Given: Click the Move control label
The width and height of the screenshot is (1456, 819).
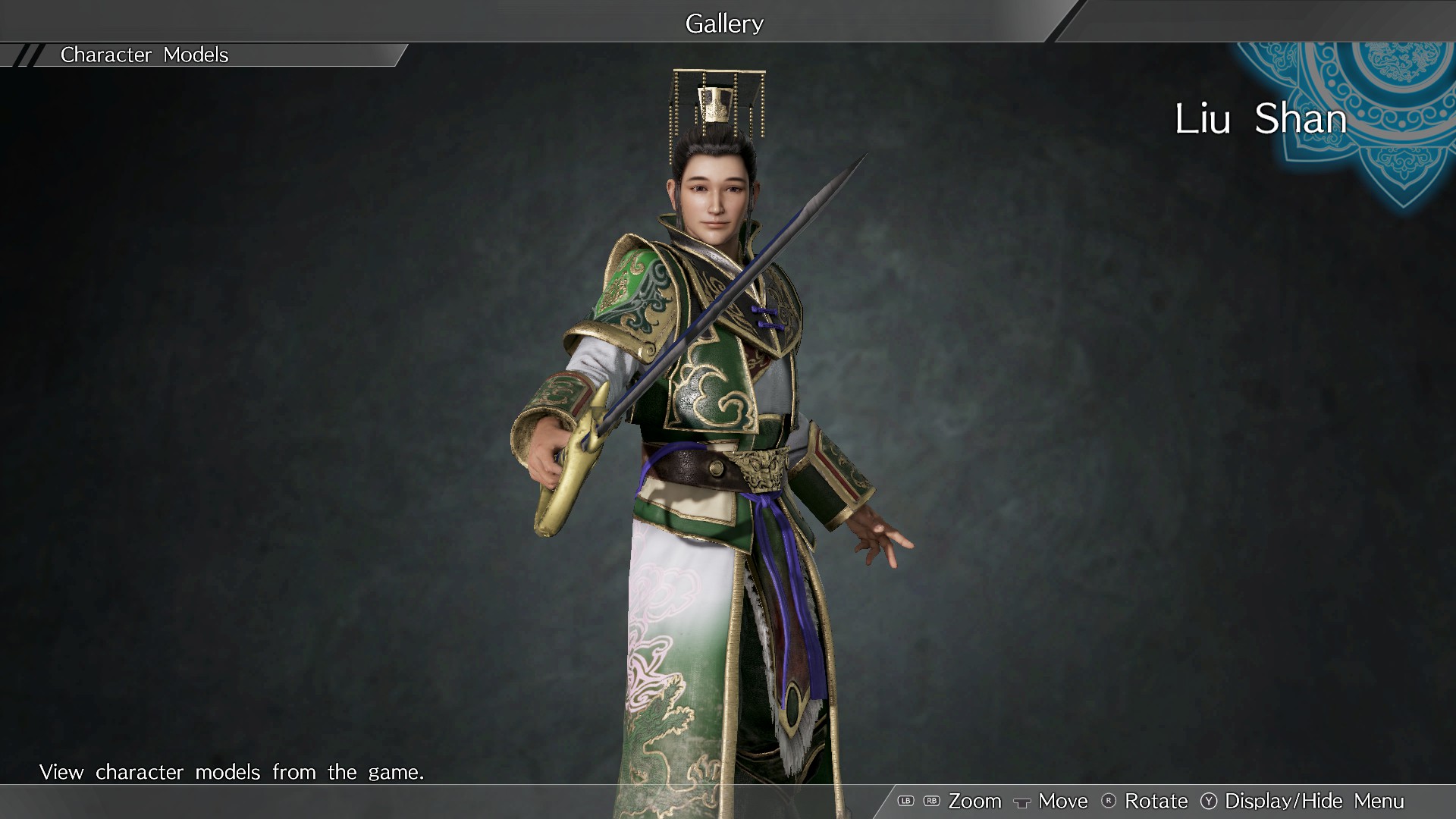Looking at the screenshot, I should pyautogui.click(x=1062, y=801).
